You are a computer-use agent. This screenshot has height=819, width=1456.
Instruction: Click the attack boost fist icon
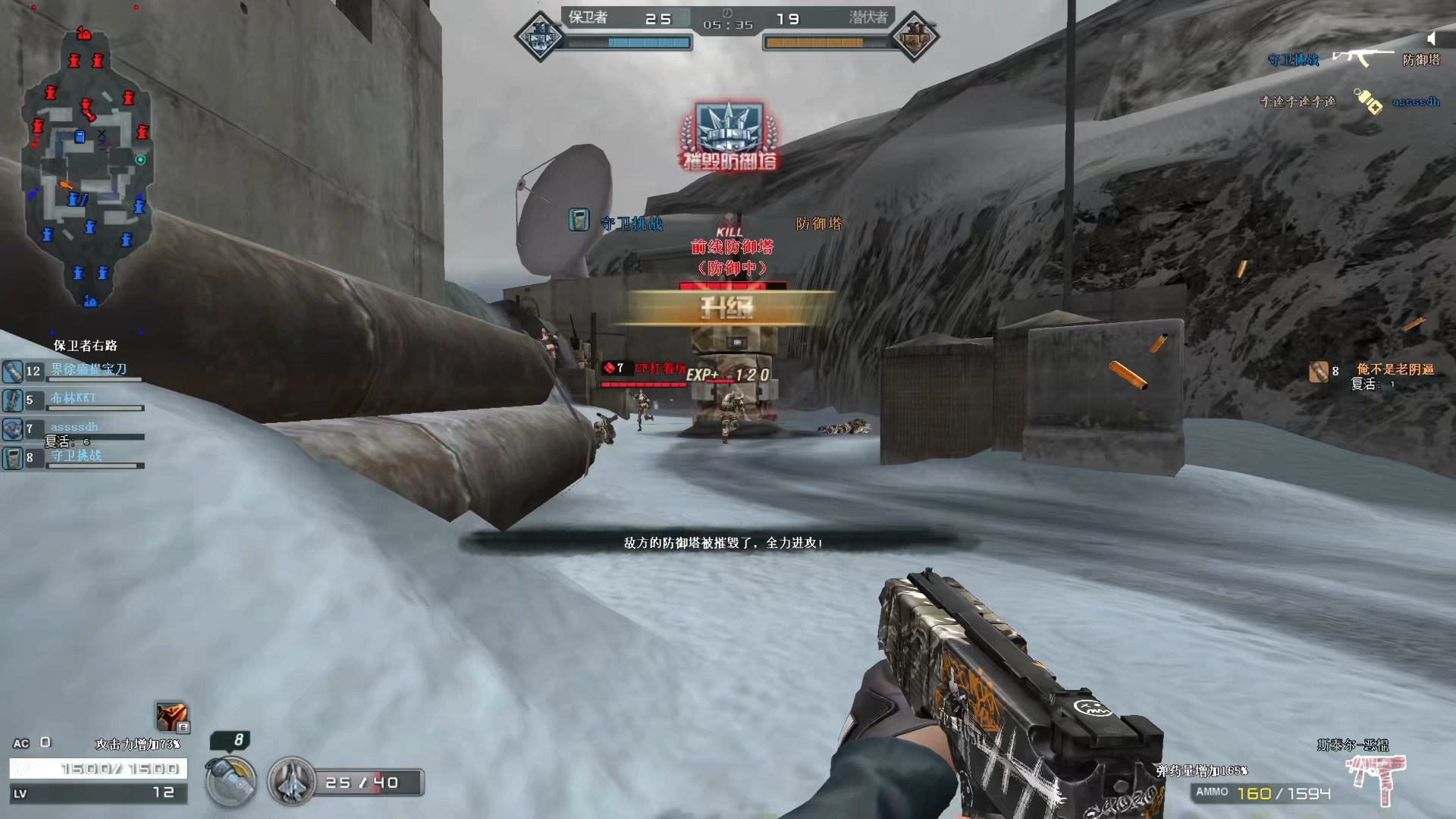171,717
